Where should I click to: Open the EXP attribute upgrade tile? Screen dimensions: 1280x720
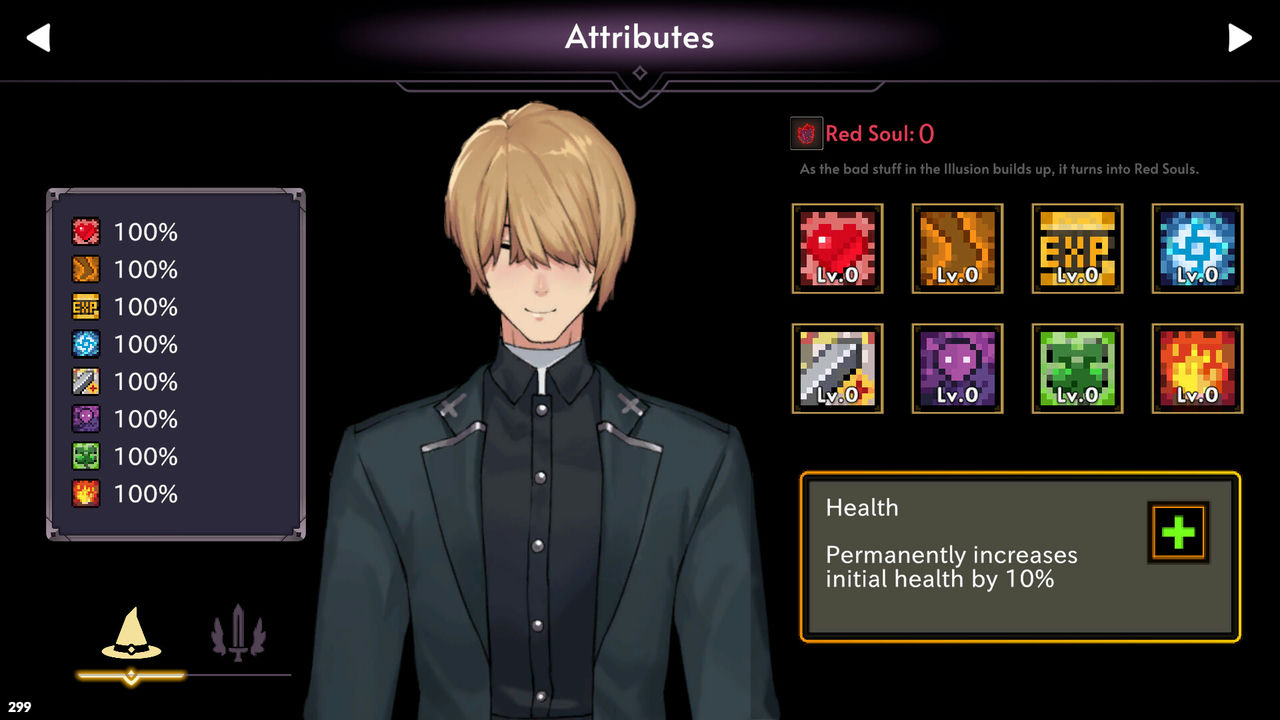click(x=1077, y=248)
